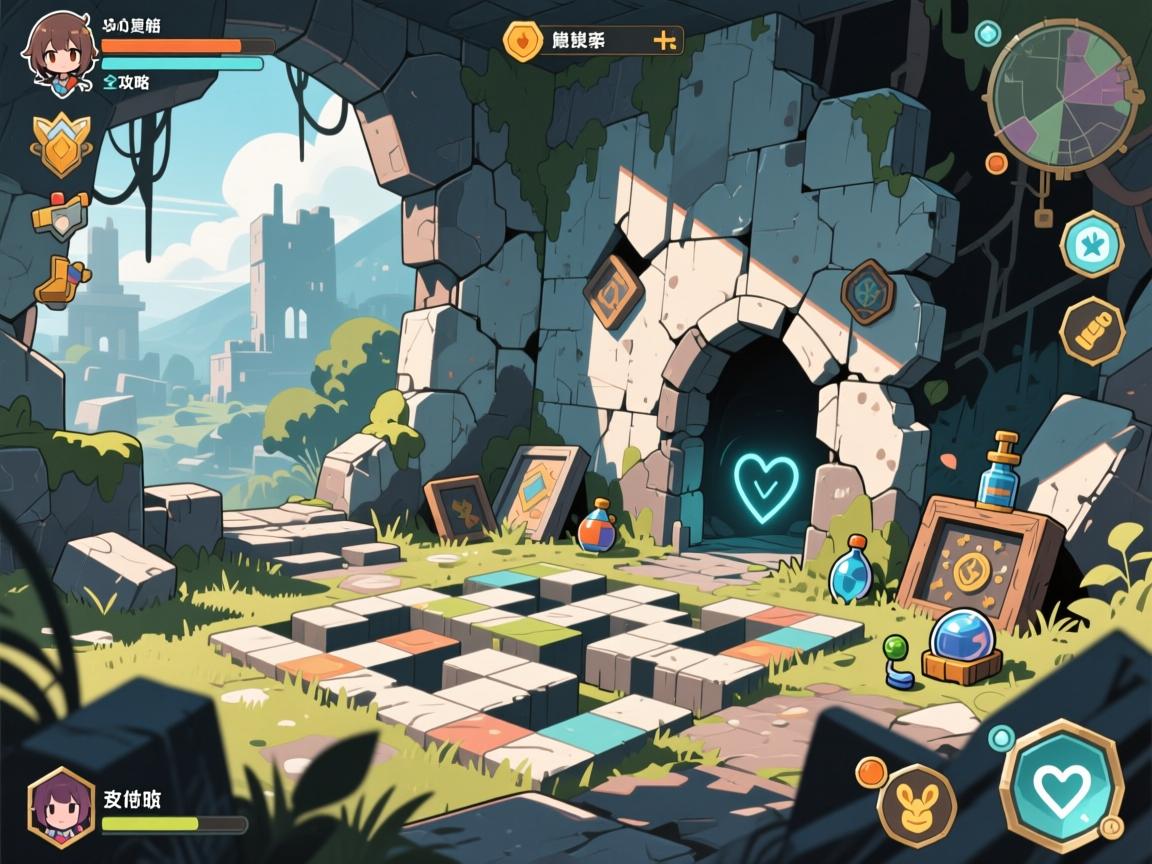Click the teal gem beside the minimap
Viewport: 1152px width, 864px height.
coord(988,34)
